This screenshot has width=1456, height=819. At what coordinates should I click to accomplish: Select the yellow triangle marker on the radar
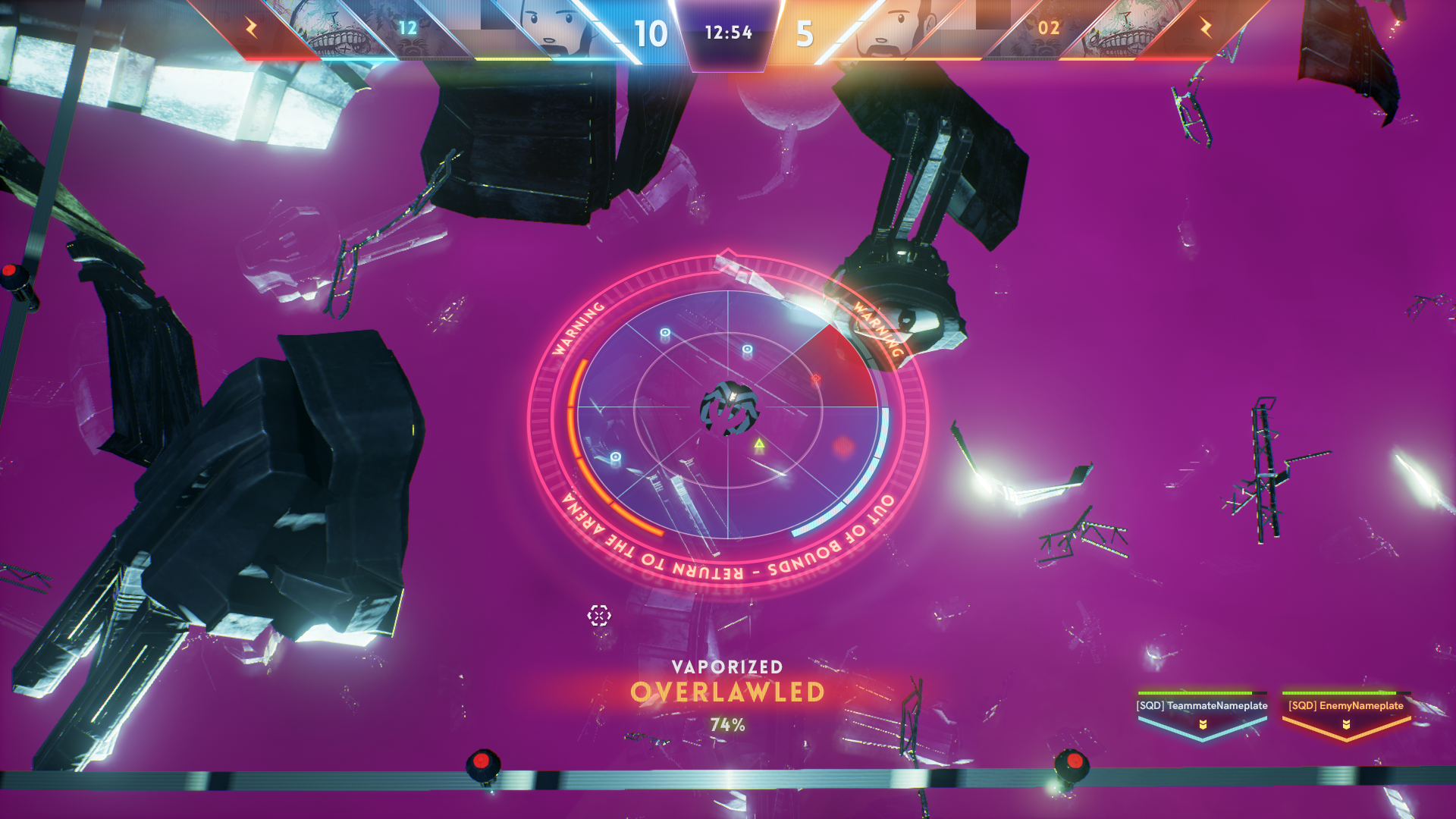point(759,444)
